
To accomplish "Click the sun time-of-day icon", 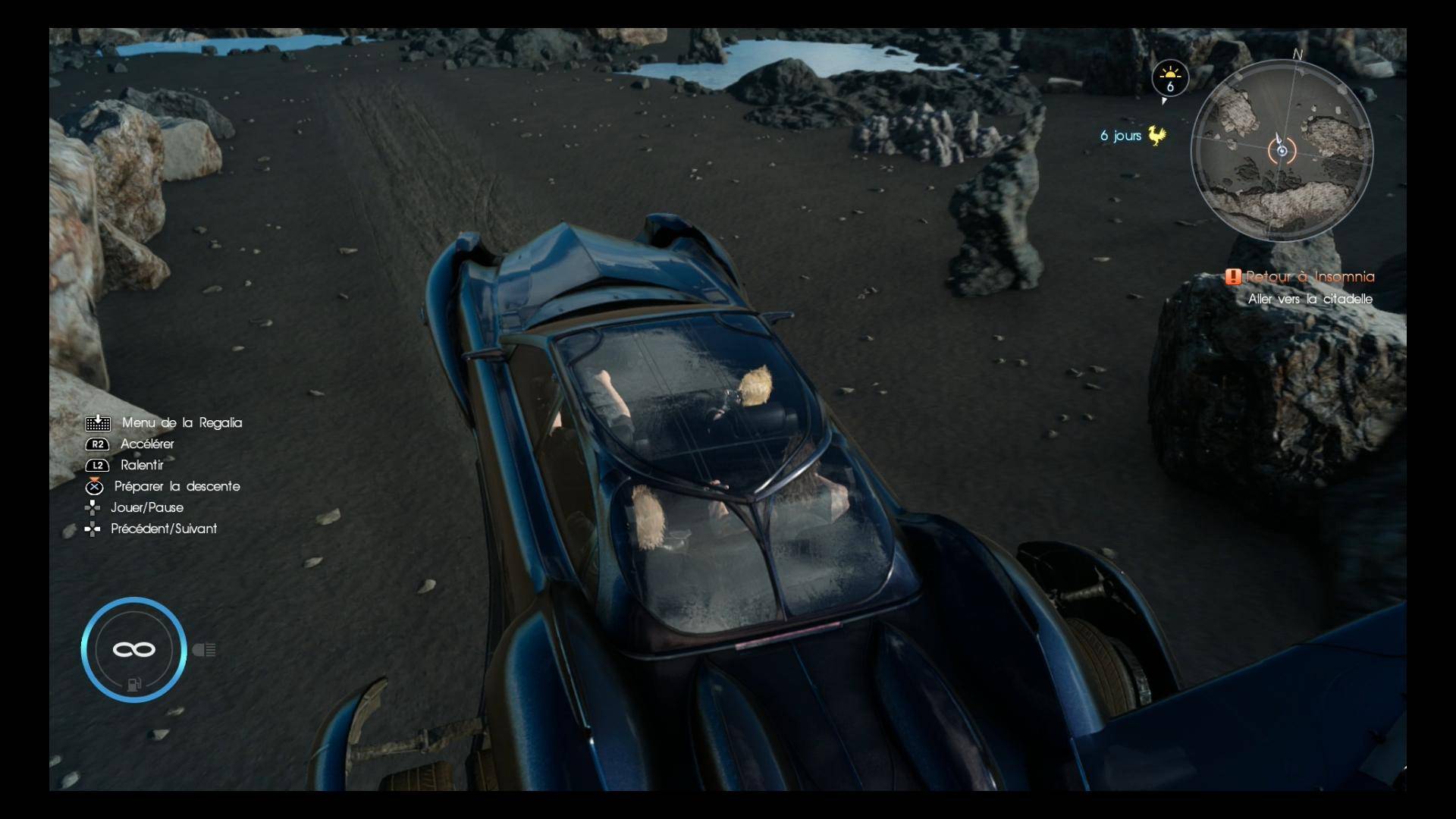I will coord(1170,78).
